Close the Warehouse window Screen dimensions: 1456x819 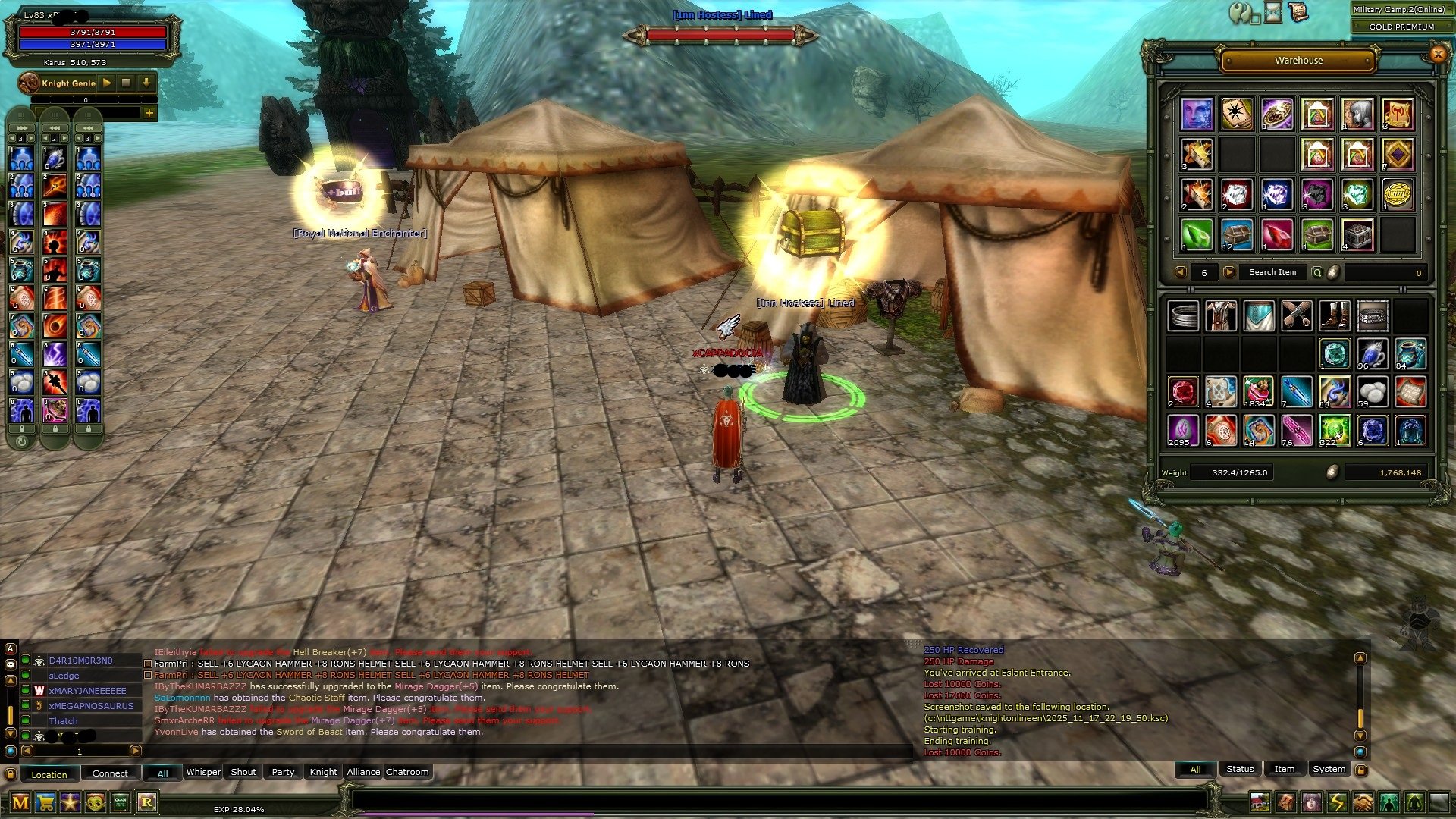click(x=1437, y=54)
